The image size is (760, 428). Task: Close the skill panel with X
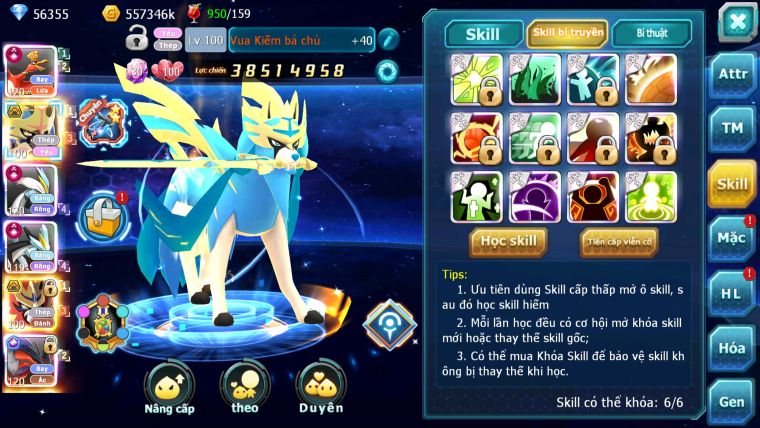click(x=736, y=21)
